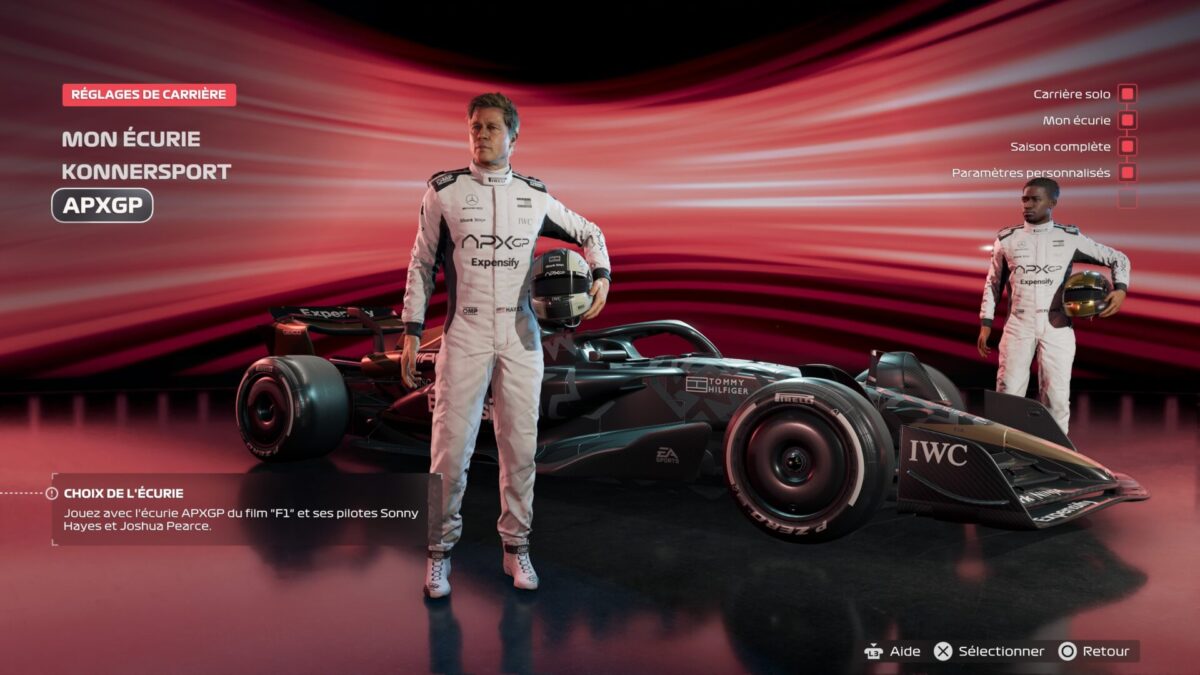Confirm with the Sélectionner button
This screenshot has width=1200, height=675.
point(988,651)
